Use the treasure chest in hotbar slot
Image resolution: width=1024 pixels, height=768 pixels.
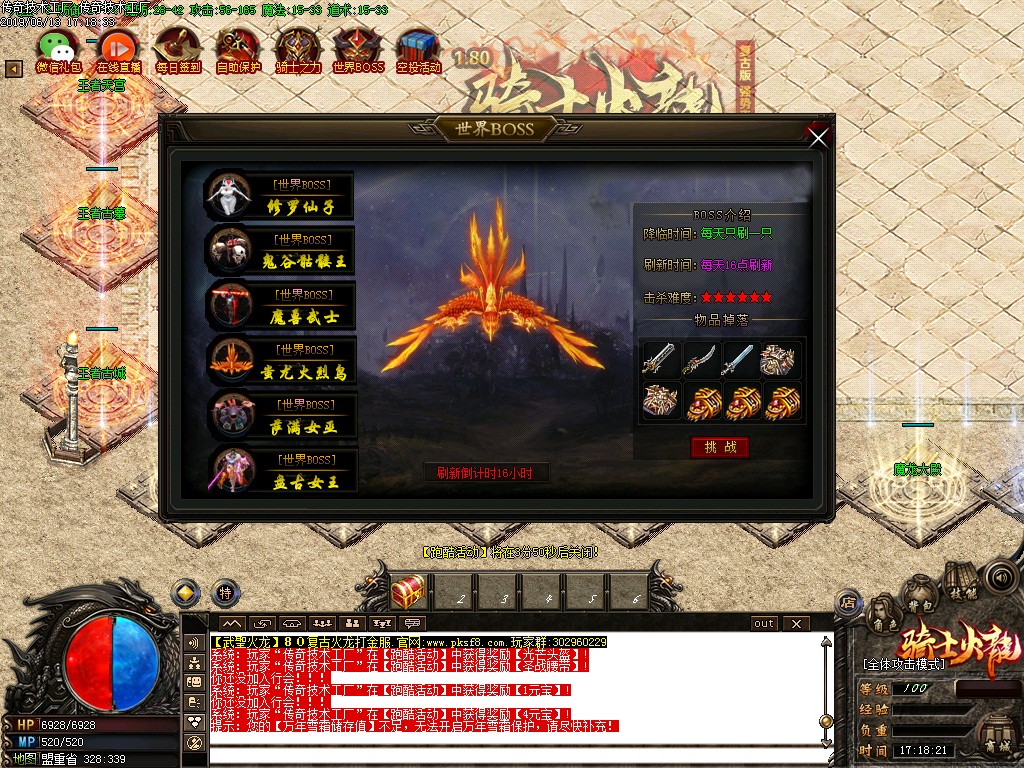[x=408, y=592]
